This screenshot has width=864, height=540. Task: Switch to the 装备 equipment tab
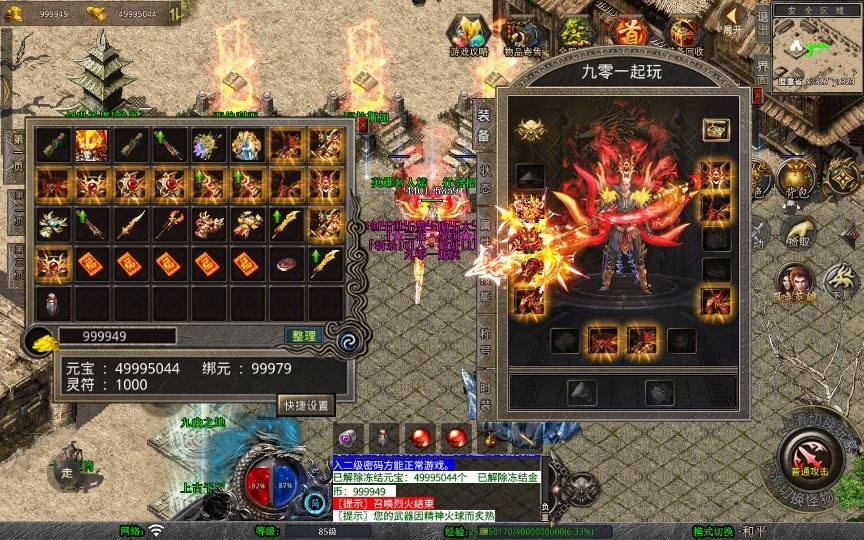tap(484, 124)
